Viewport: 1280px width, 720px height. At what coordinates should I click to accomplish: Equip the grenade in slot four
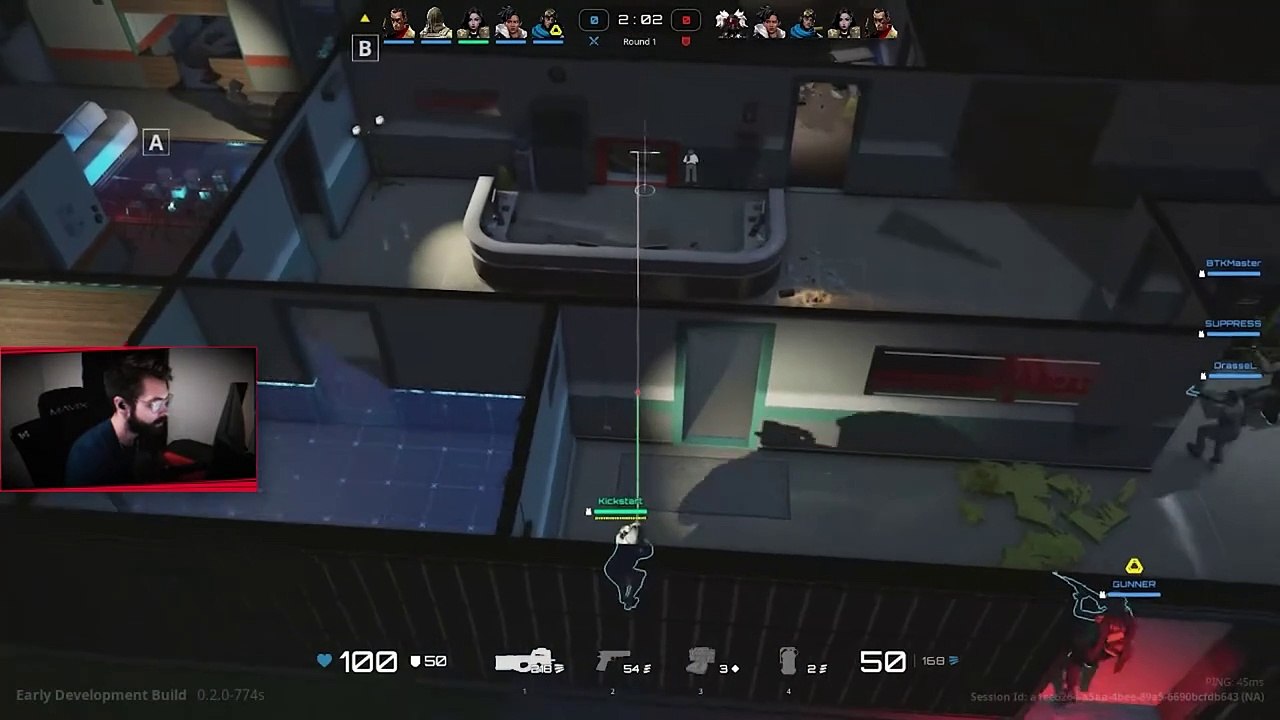click(789, 662)
